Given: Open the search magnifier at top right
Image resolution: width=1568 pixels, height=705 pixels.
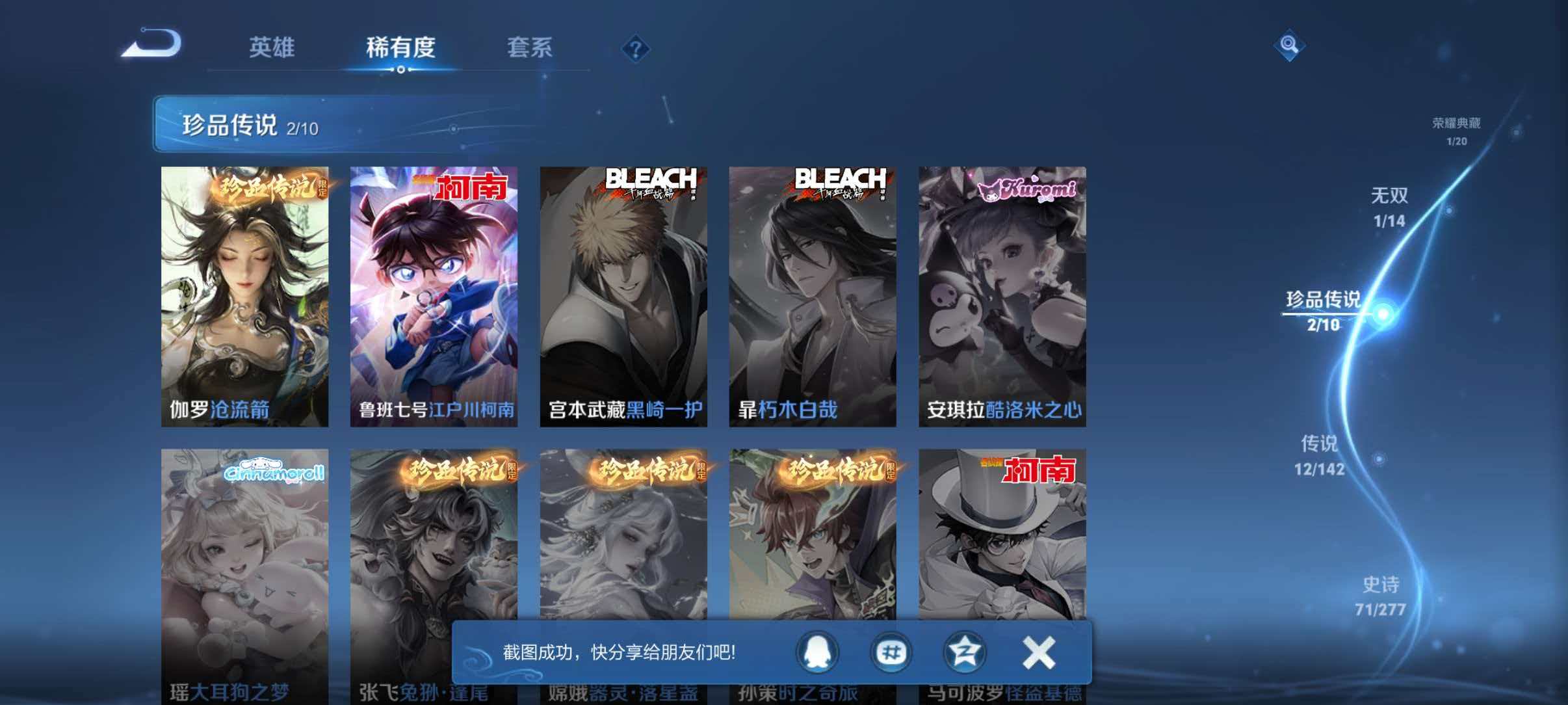Looking at the screenshot, I should point(1290,46).
